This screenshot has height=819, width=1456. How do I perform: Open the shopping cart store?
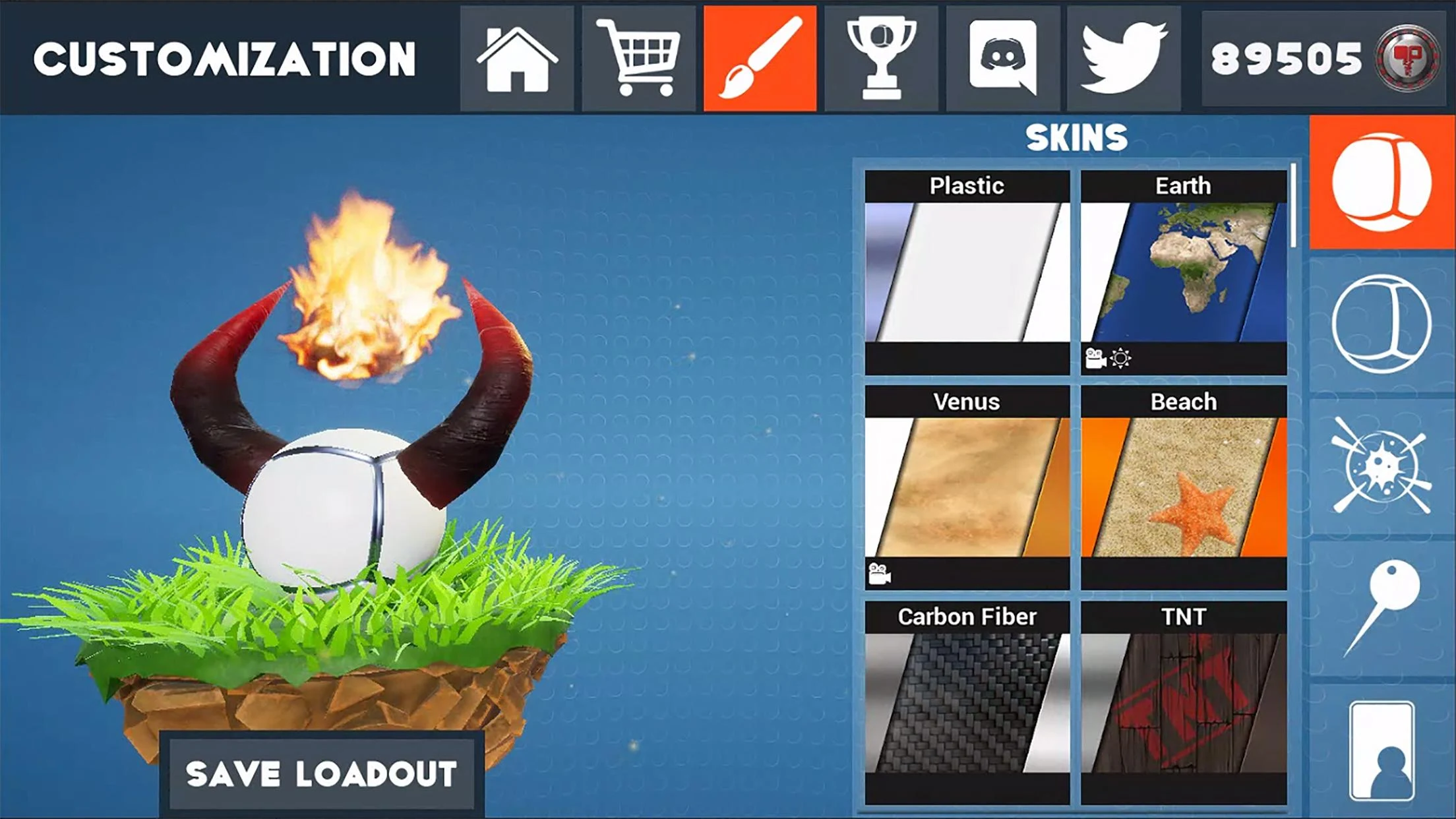click(638, 59)
